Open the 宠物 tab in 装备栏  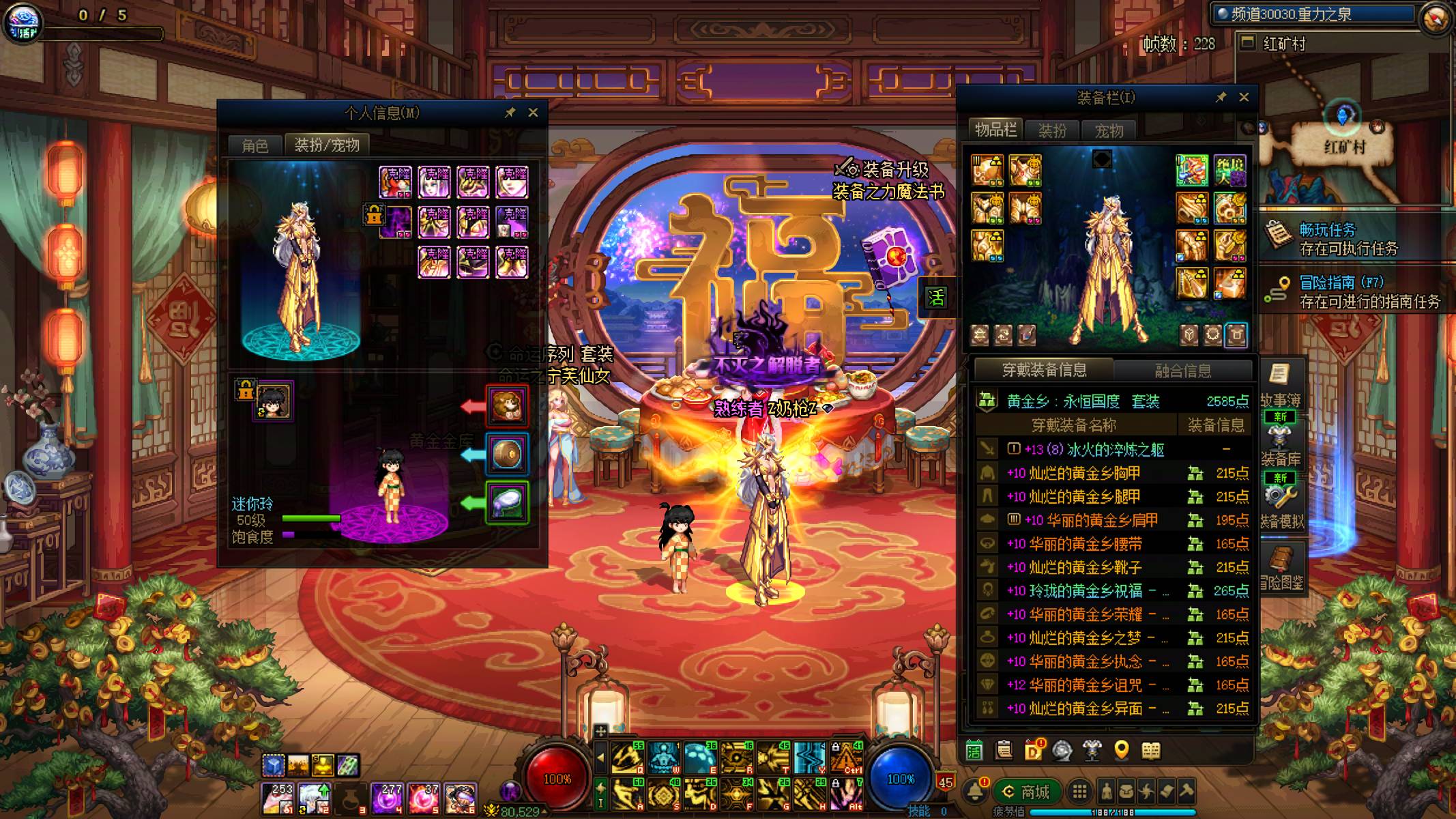pyautogui.click(x=1109, y=130)
